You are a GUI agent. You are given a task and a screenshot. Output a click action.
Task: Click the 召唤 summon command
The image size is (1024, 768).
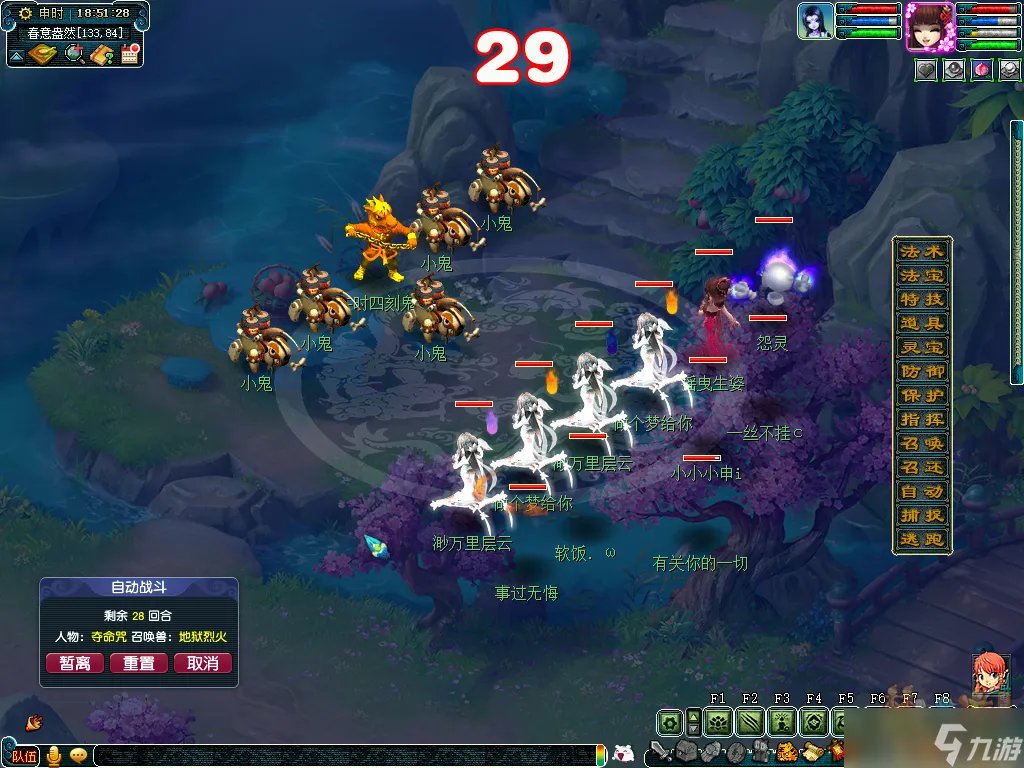pos(921,443)
